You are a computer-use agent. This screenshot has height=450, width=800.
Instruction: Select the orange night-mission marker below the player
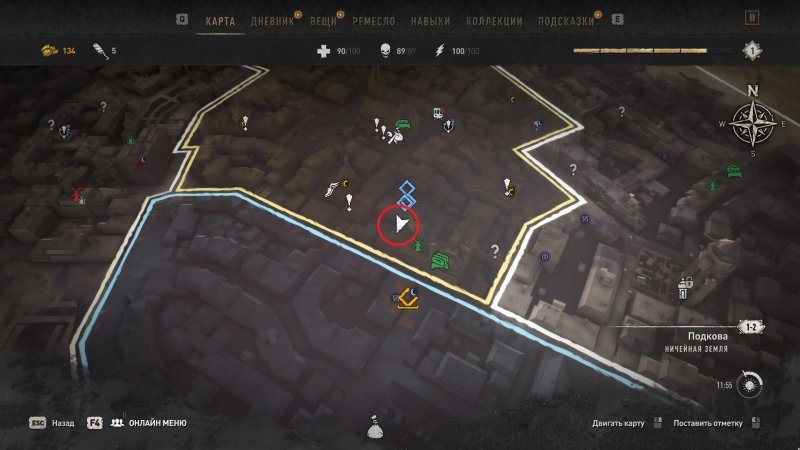click(x=408, y=296)
